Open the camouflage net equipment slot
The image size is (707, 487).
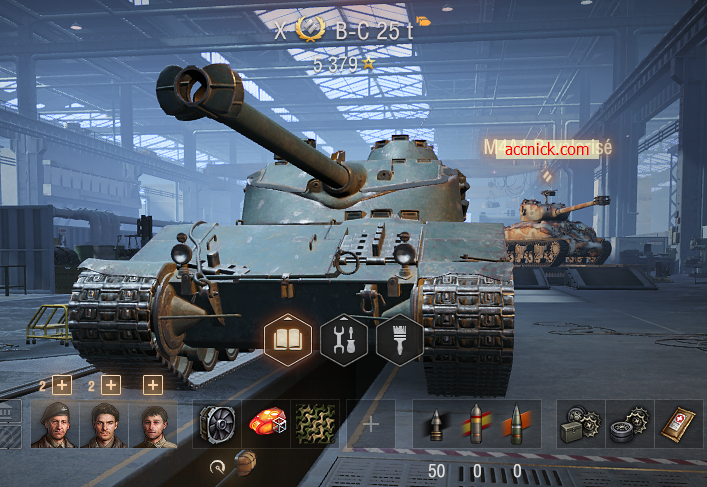coord(315,424)
